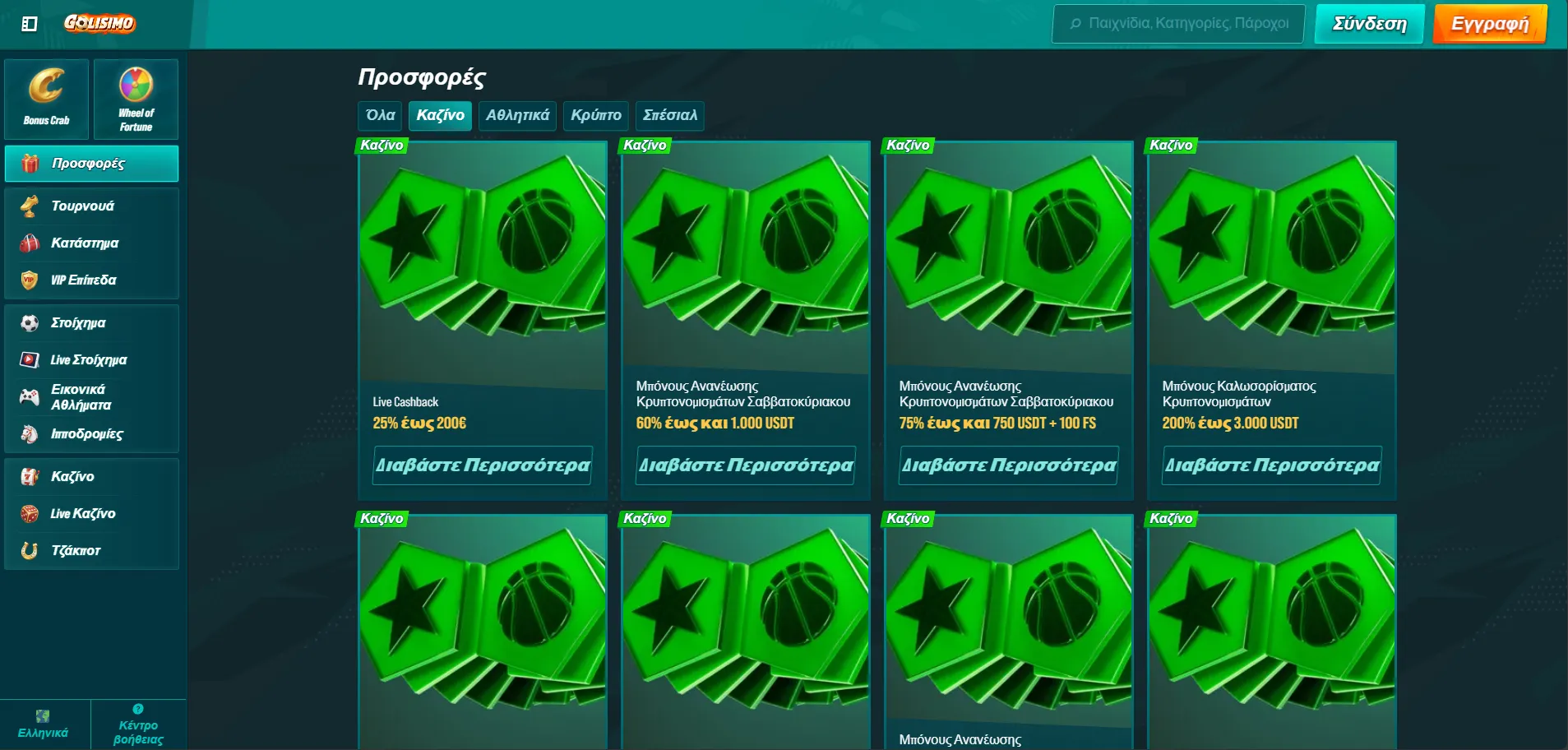Click the orange Εγγραφή register button
Viewport: 1568px width, 750px height.
(1489, 24)
